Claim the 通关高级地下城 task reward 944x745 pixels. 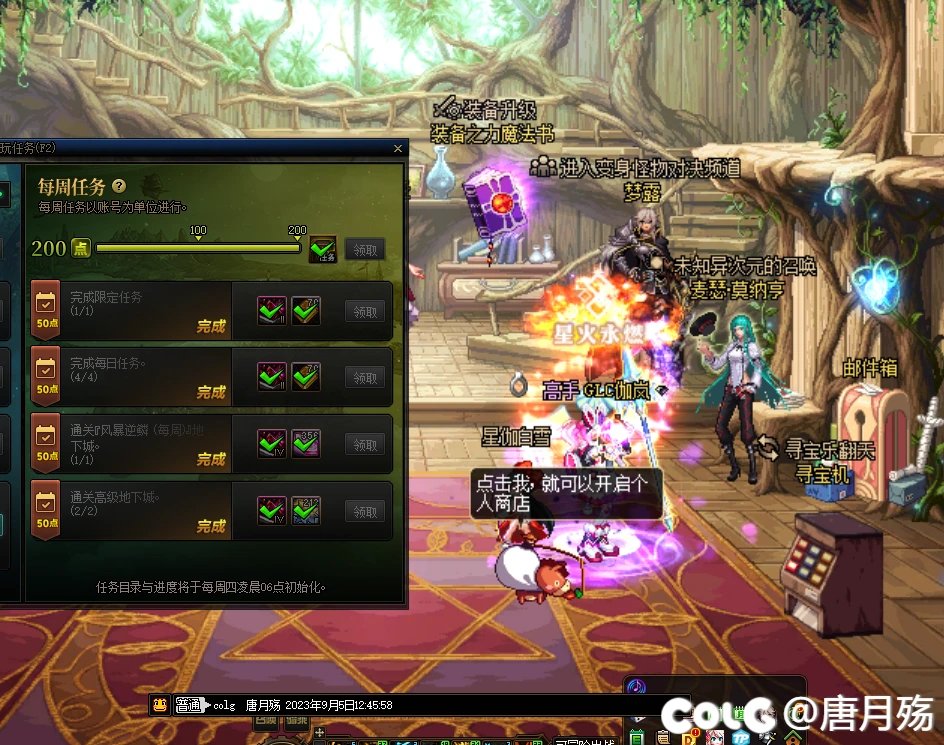[x=365, y=511]
